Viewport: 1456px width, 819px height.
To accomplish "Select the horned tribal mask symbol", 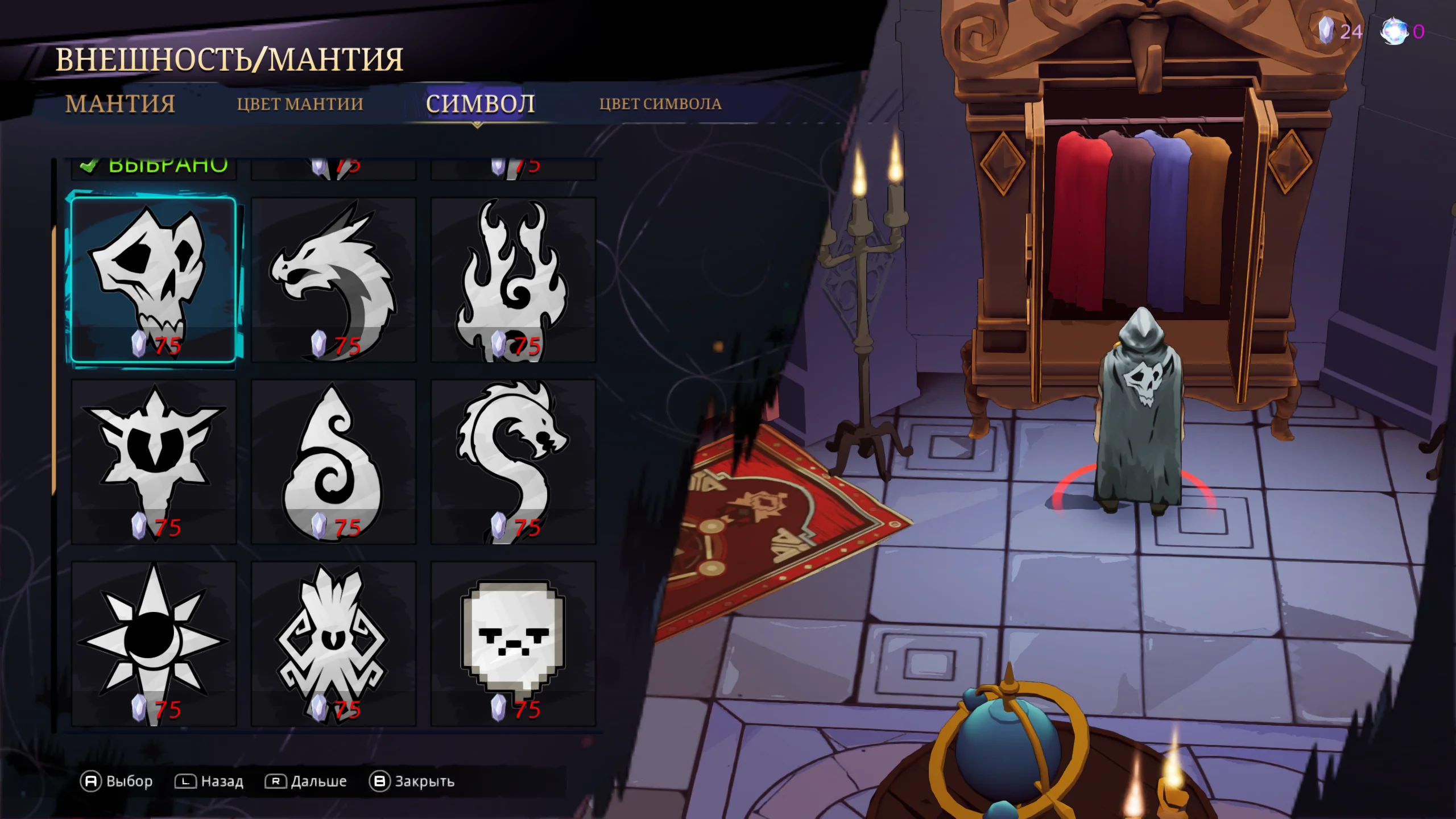I will 333,643.
